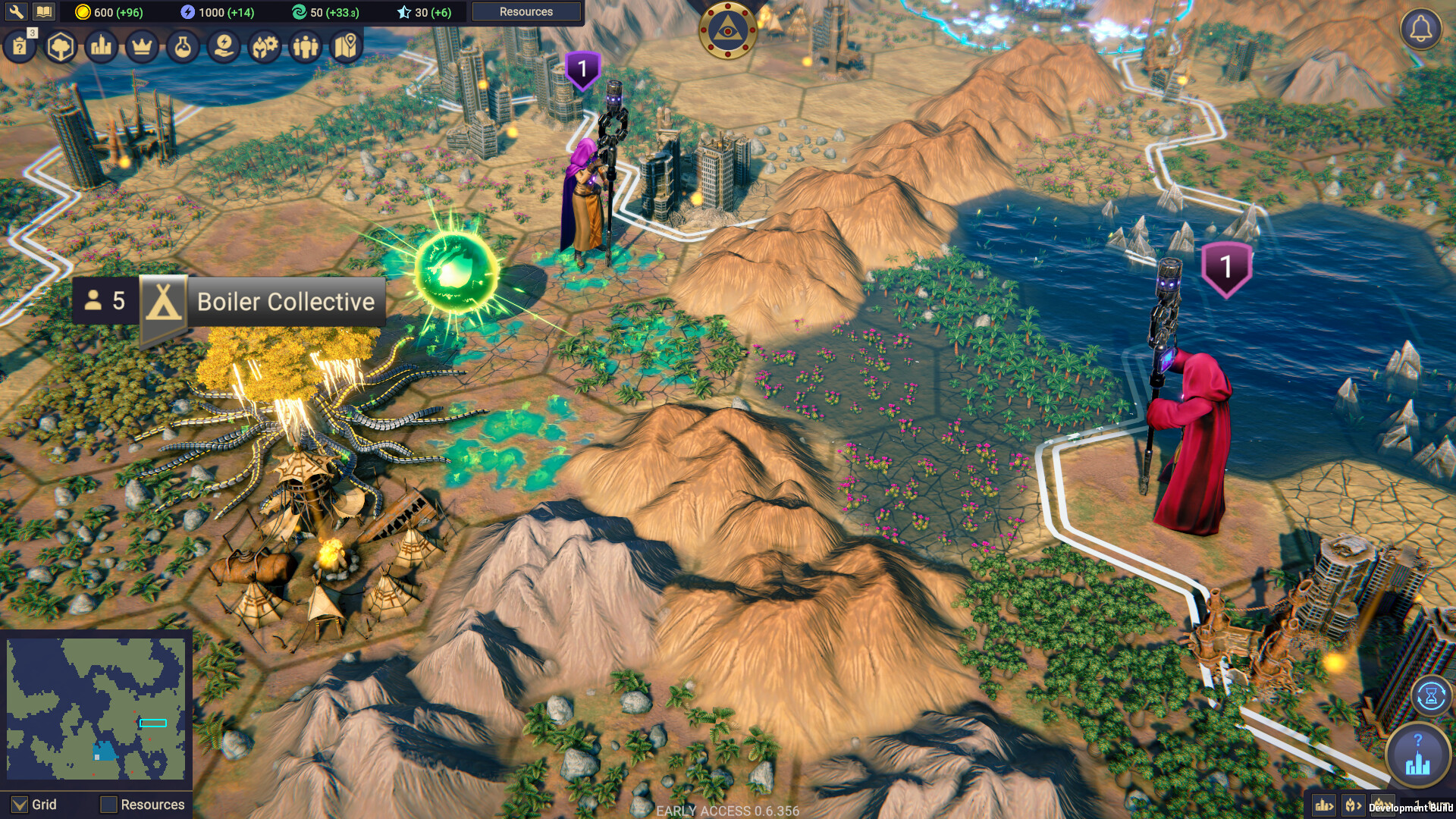Open the research flask icon
The image size is (1456, 819).
(x=183, y=45)
